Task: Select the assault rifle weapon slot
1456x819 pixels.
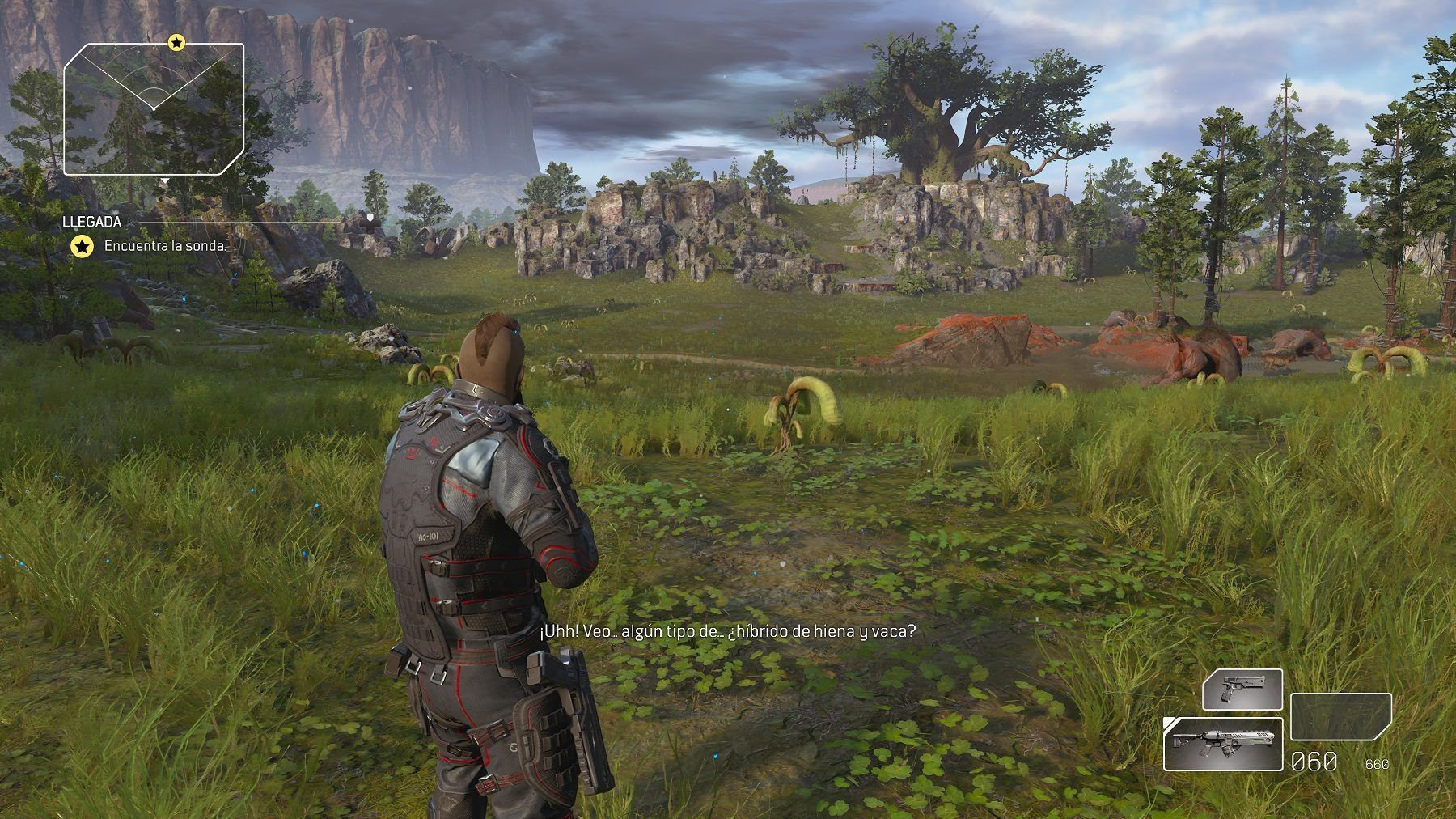Action: pos(1222,744)
